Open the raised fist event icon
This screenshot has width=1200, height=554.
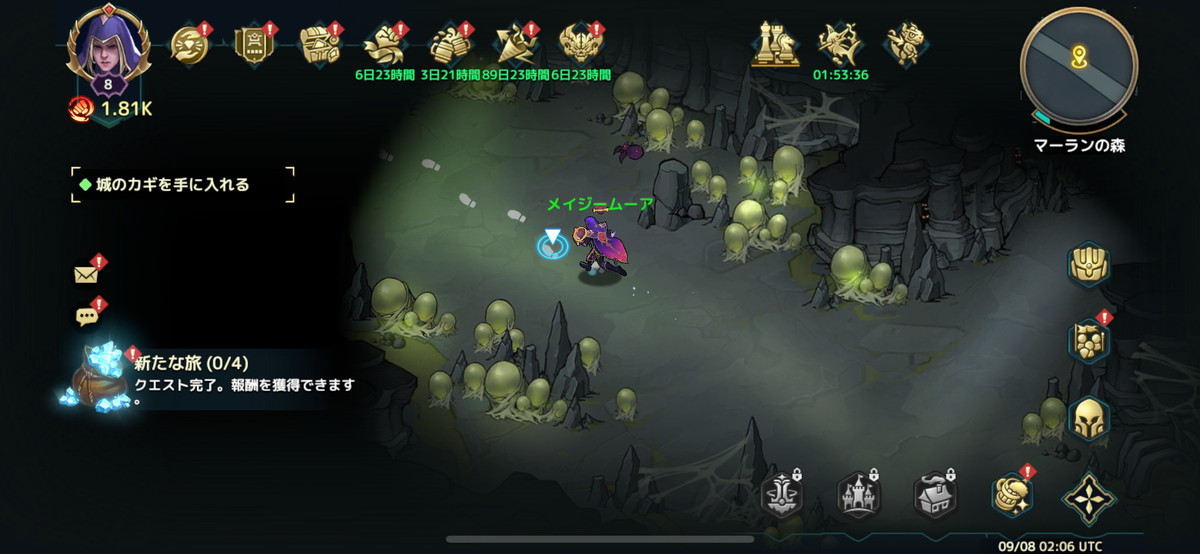[384, 44]
